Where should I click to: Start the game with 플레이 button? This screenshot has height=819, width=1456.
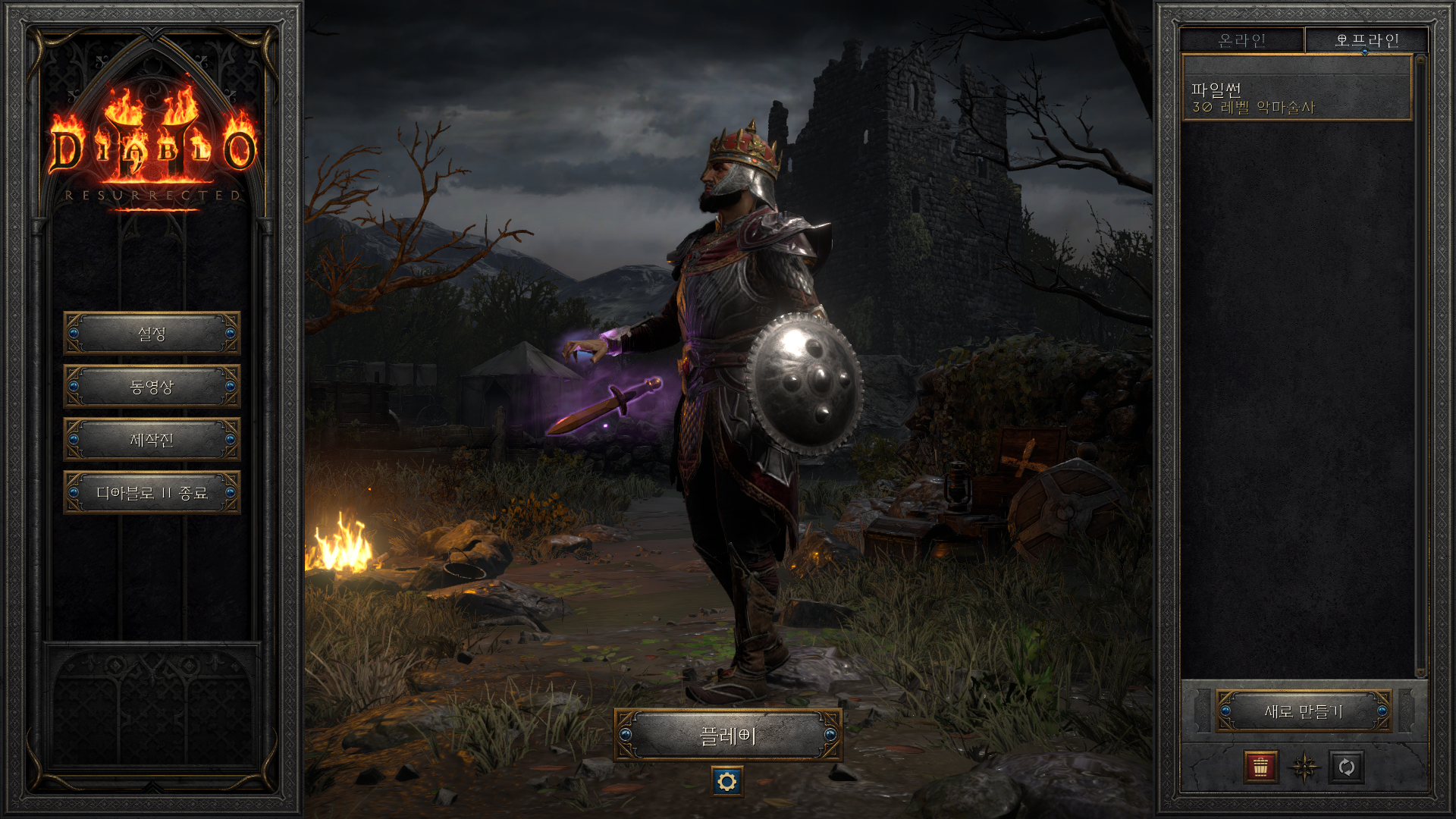727,735
